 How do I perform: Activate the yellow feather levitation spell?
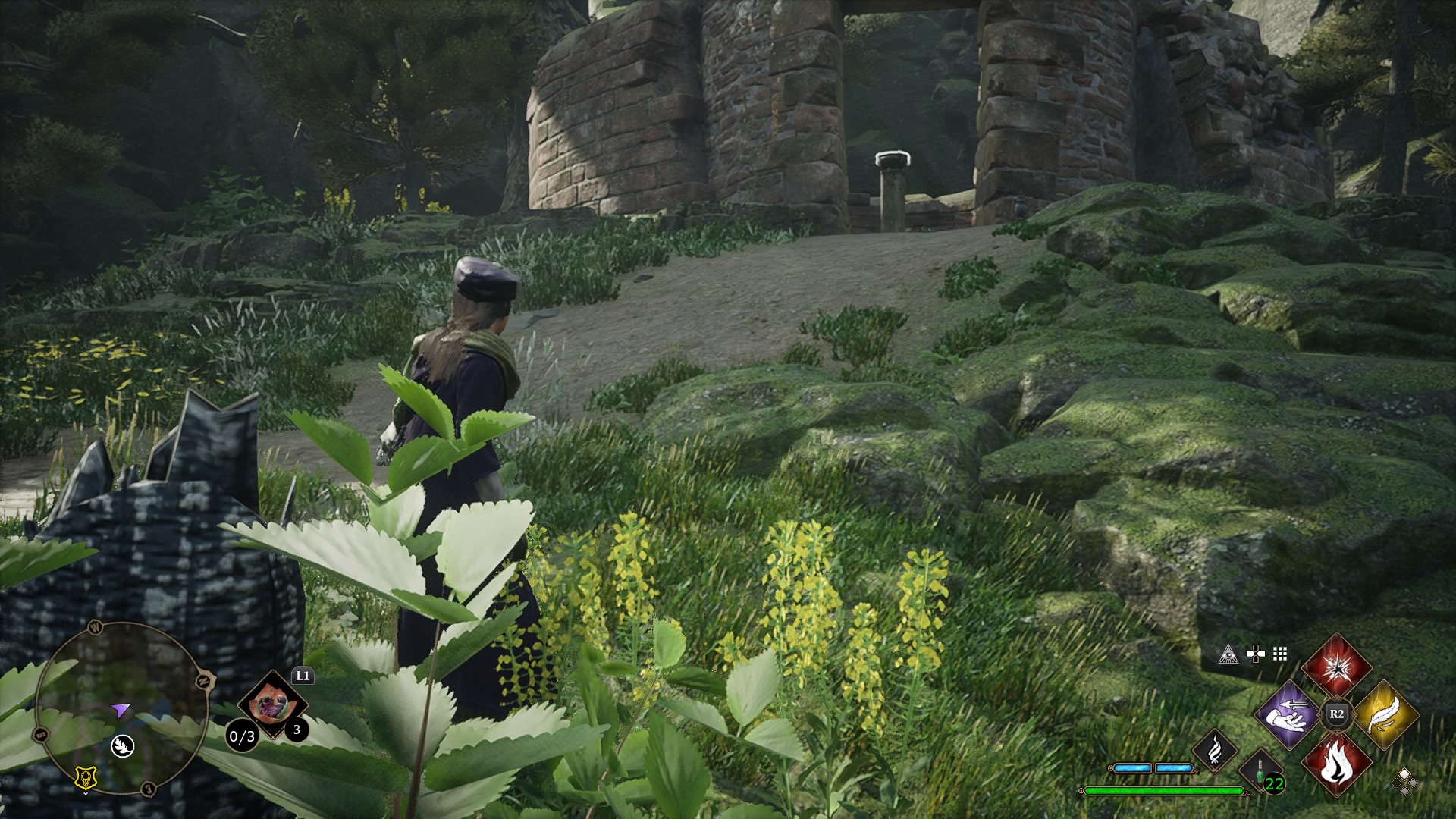pyautogui.click(x=1385, y=714)
